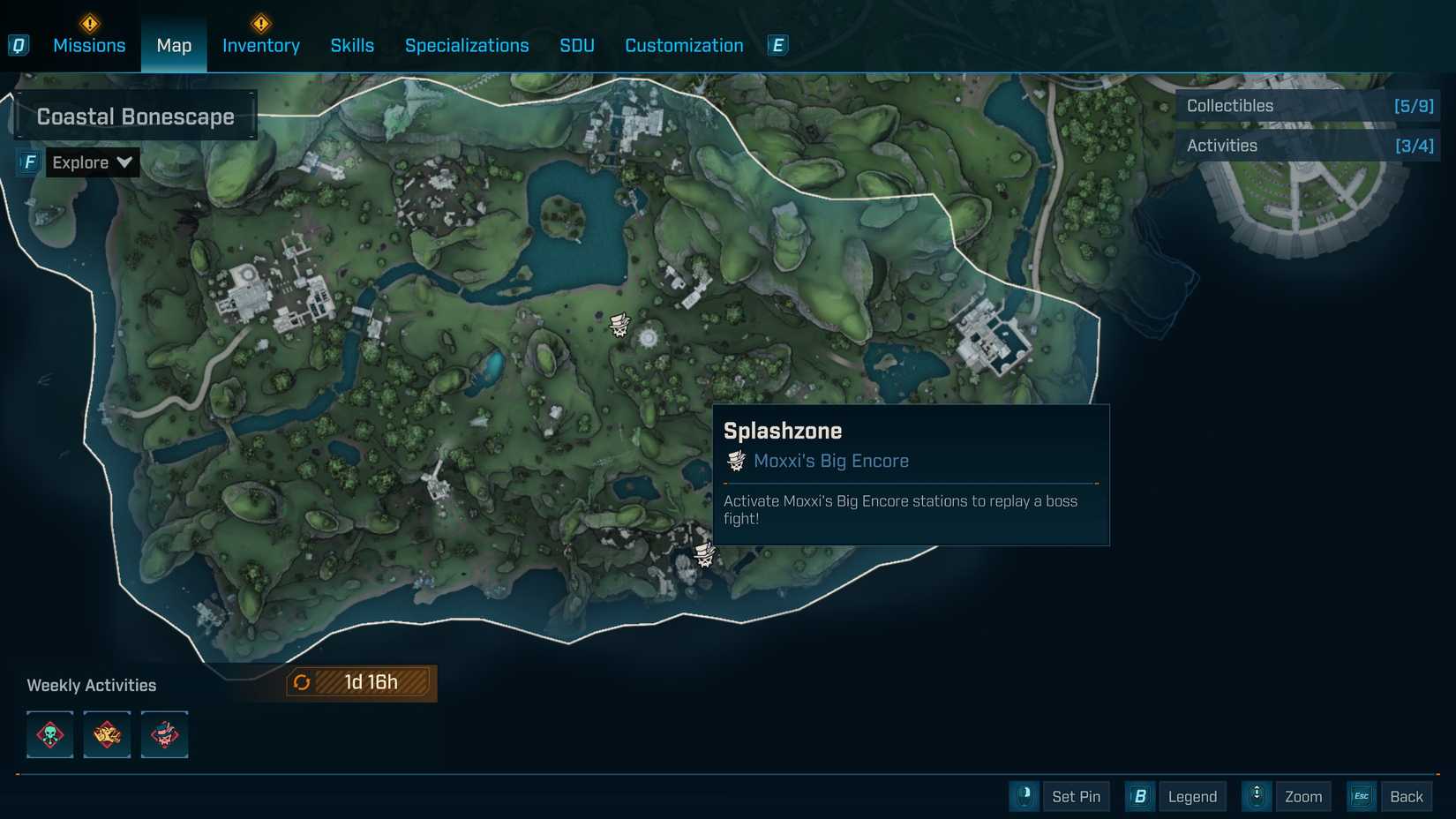Switch to the Inventory tab
The height and width of the screenshot is (819, 1456).
[260, 45]
